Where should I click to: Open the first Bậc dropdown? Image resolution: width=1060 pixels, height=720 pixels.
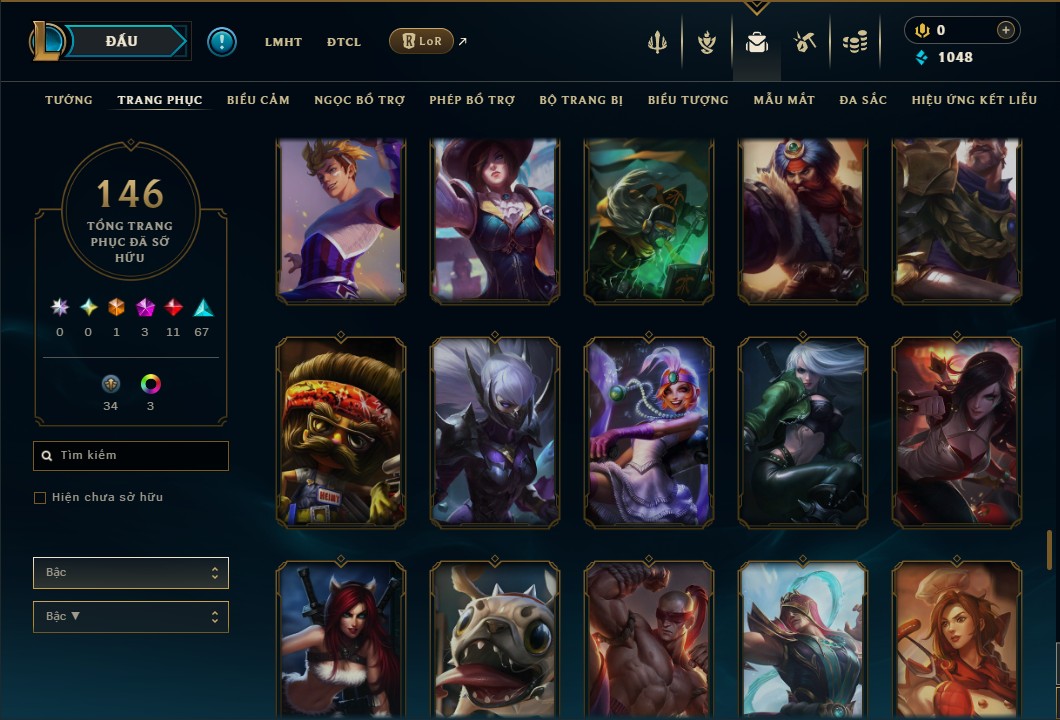131,573
